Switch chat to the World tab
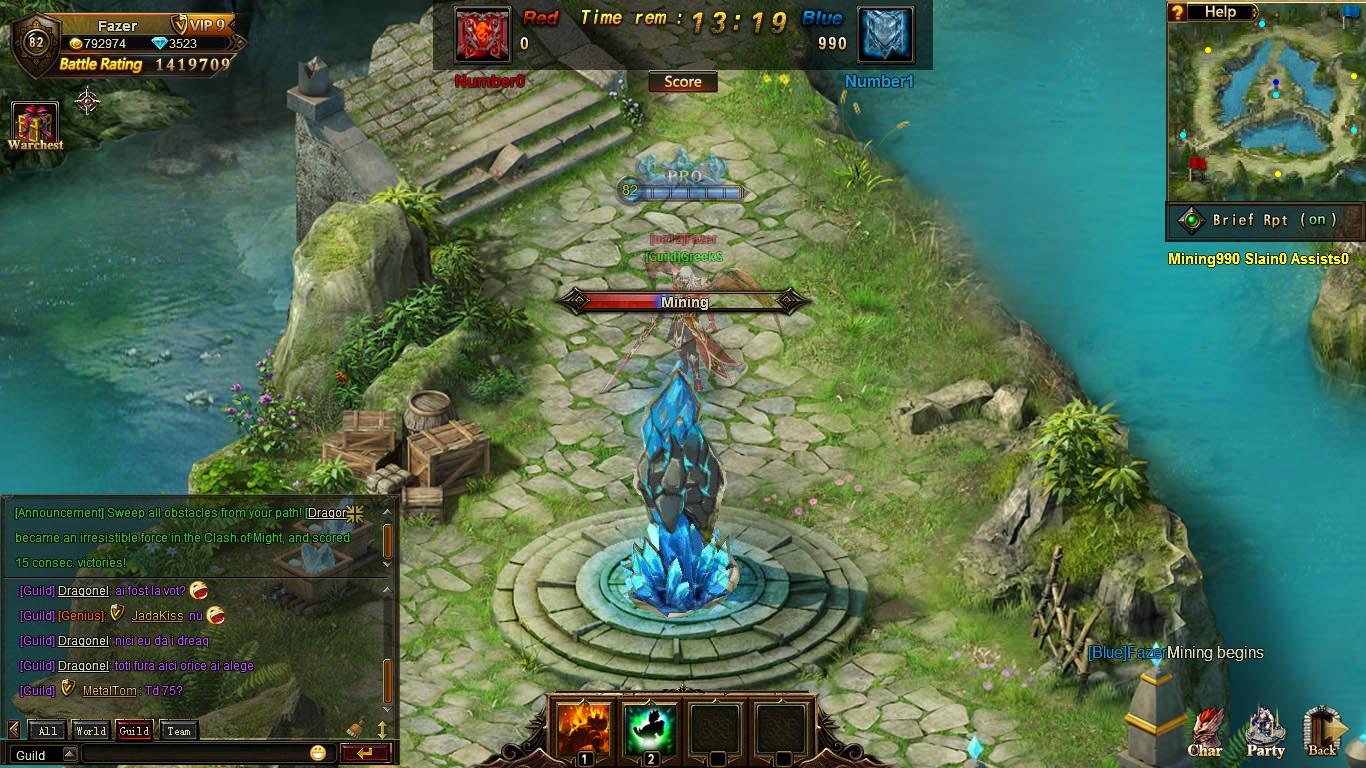The width and height of the screenshot is (1366, 768). pos(91,731)
